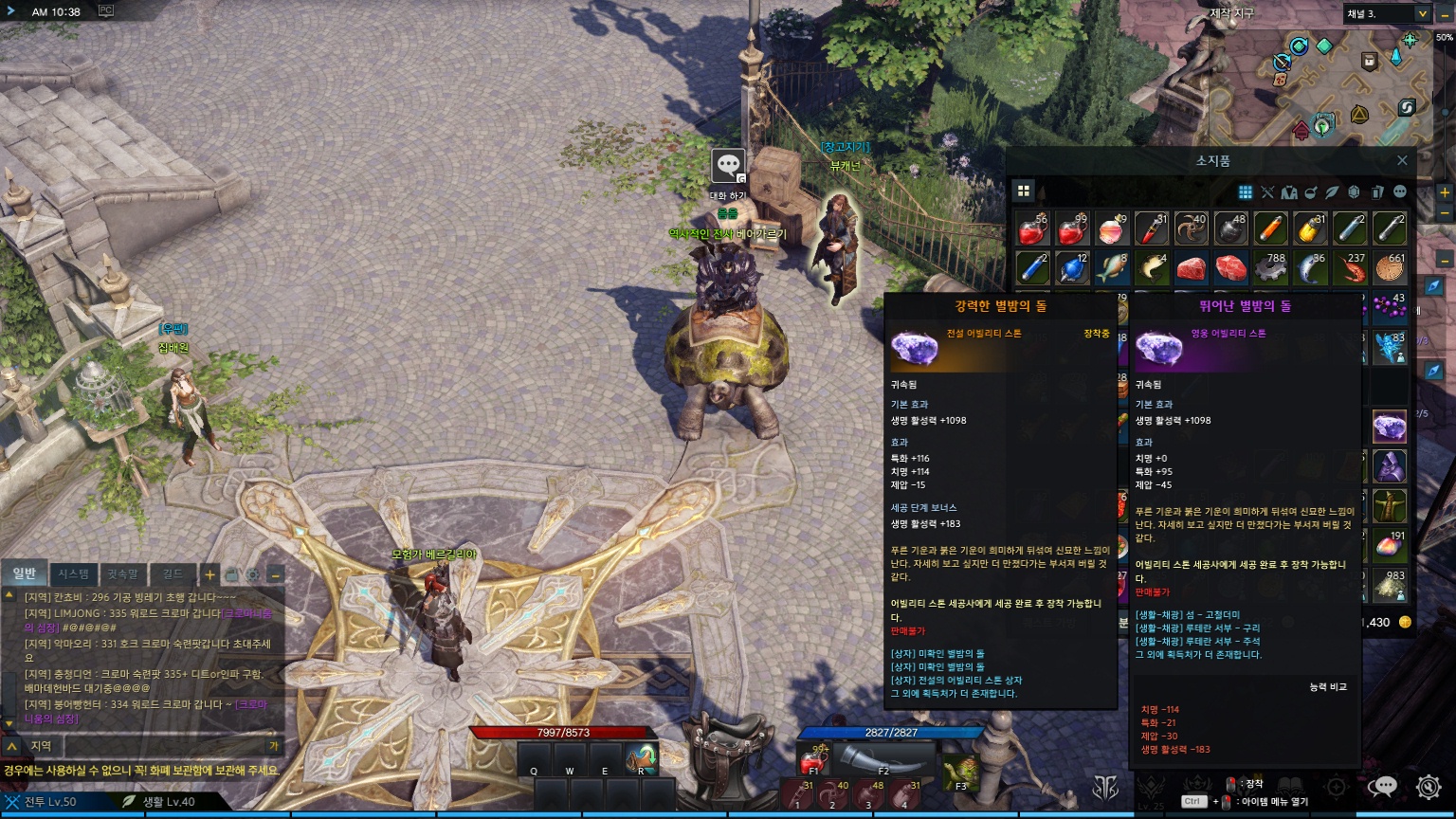
Task: Open the settings wrench gear icon
Action: (1429, 787)
